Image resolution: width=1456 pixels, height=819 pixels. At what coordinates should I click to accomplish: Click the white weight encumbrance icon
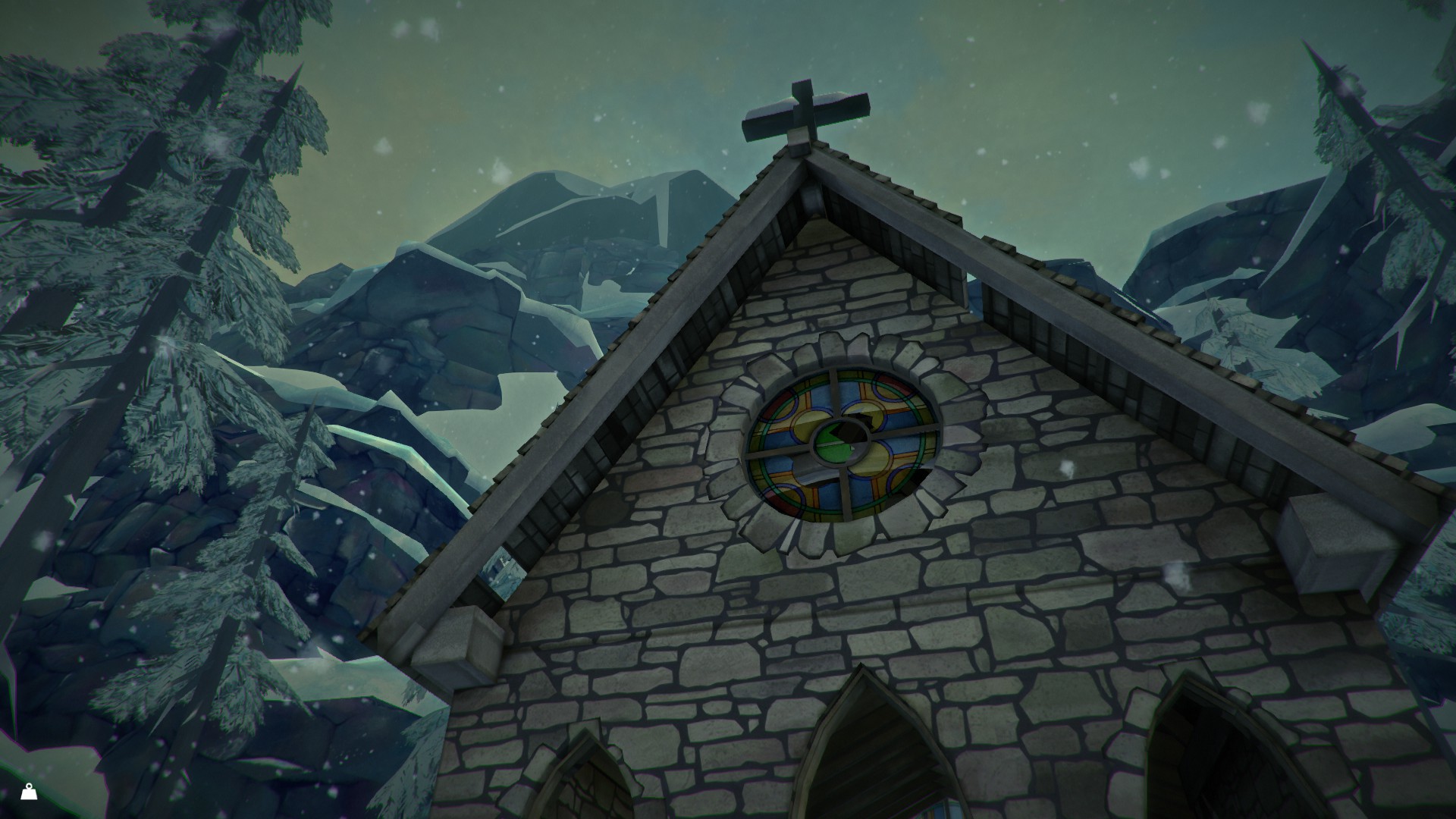(29, 792)
